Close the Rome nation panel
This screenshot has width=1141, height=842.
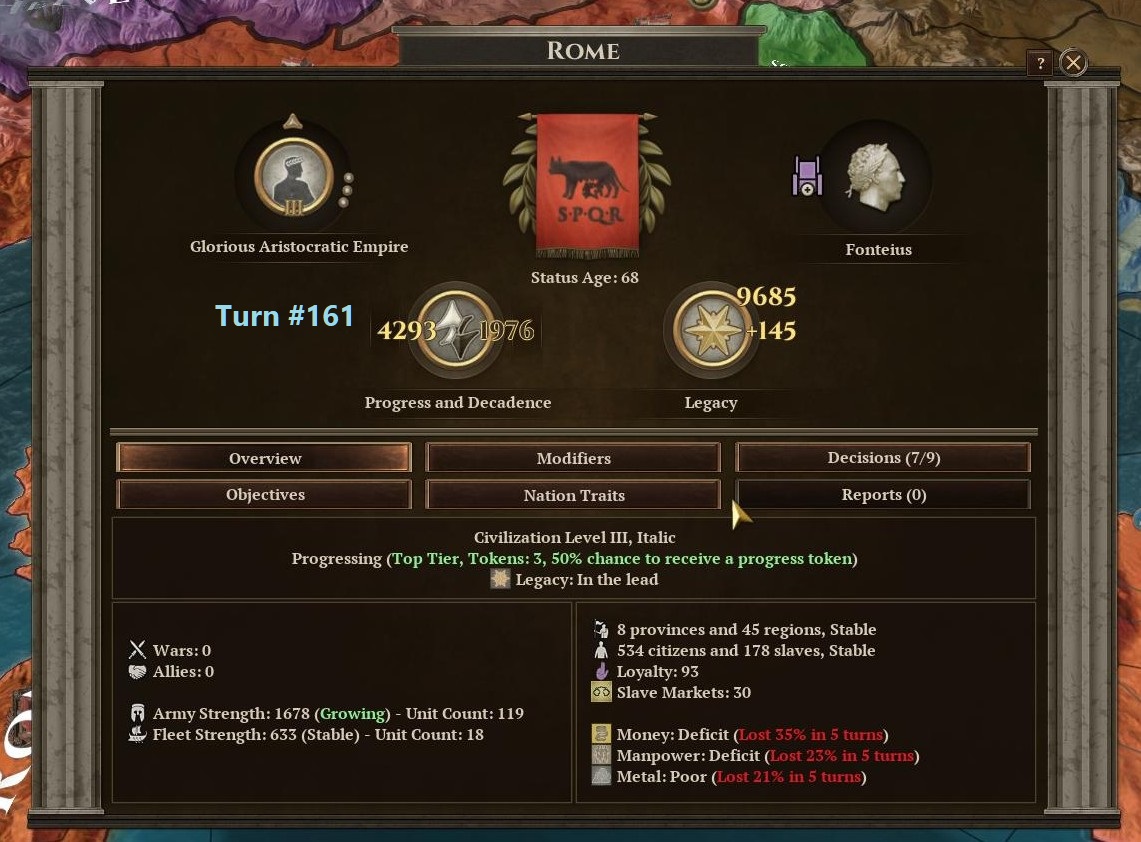coord(1073,64)
